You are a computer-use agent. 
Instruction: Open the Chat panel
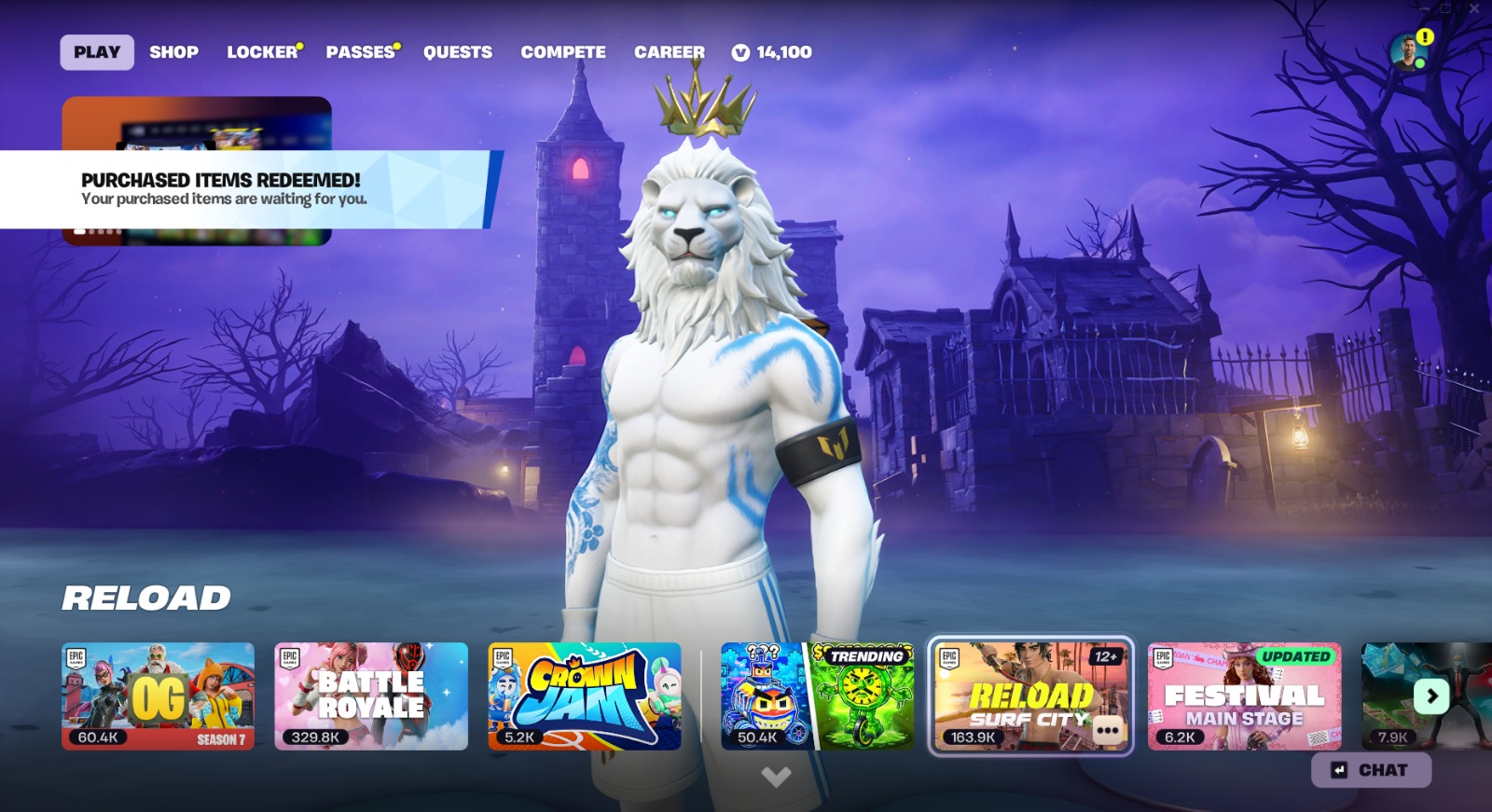click(x=1371, y=770)
